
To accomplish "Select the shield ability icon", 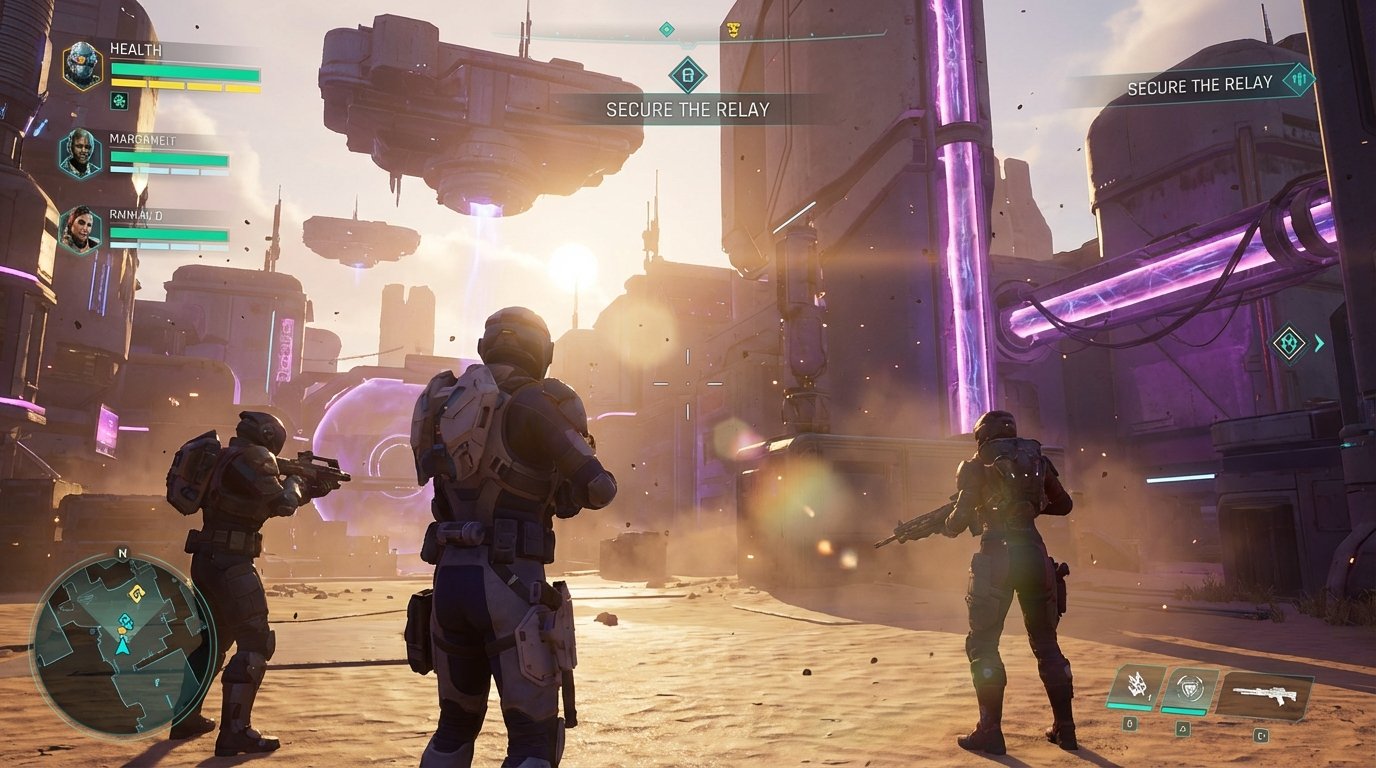I will point(1187,686).
